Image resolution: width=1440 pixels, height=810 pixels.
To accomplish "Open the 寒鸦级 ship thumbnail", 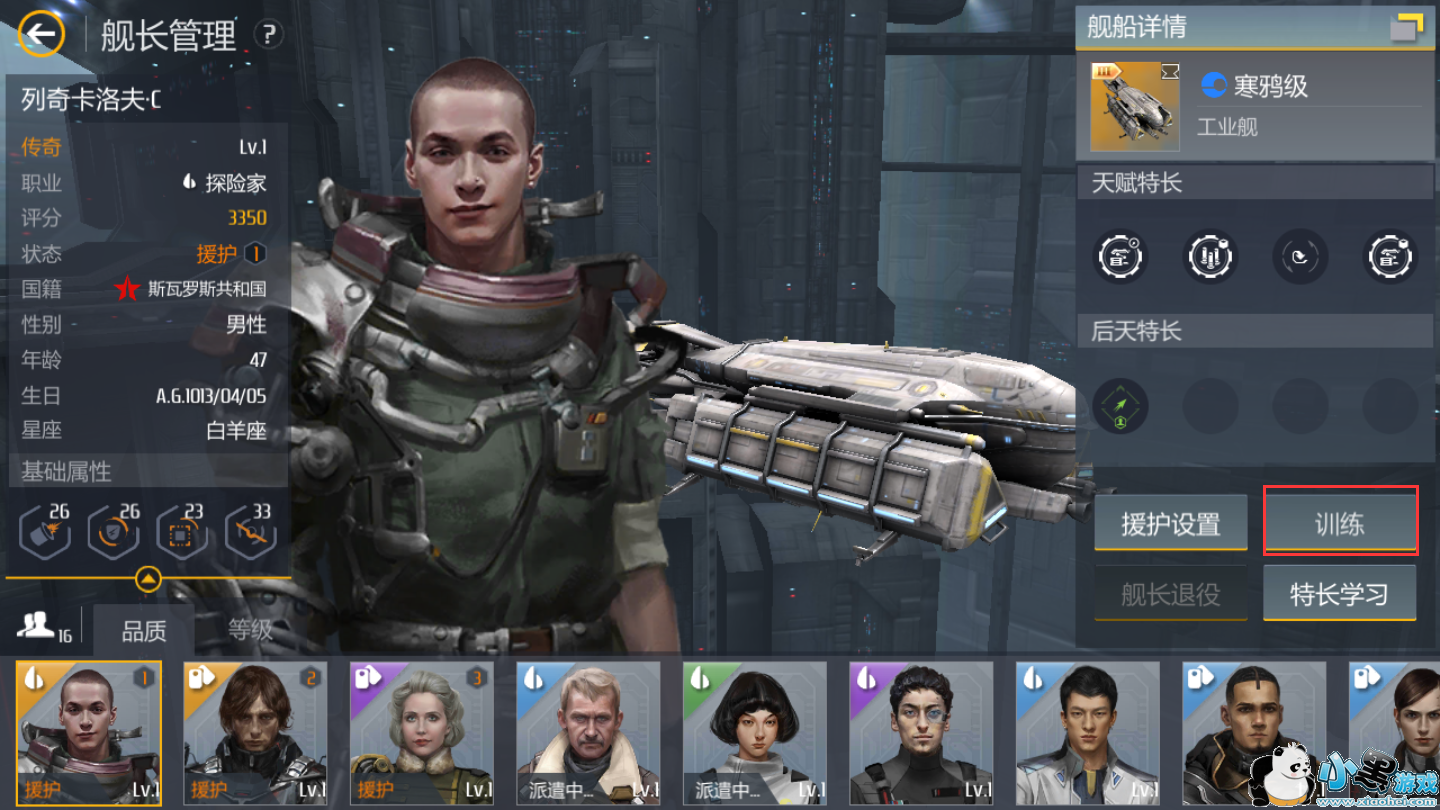I will [x=1134, y=106].
